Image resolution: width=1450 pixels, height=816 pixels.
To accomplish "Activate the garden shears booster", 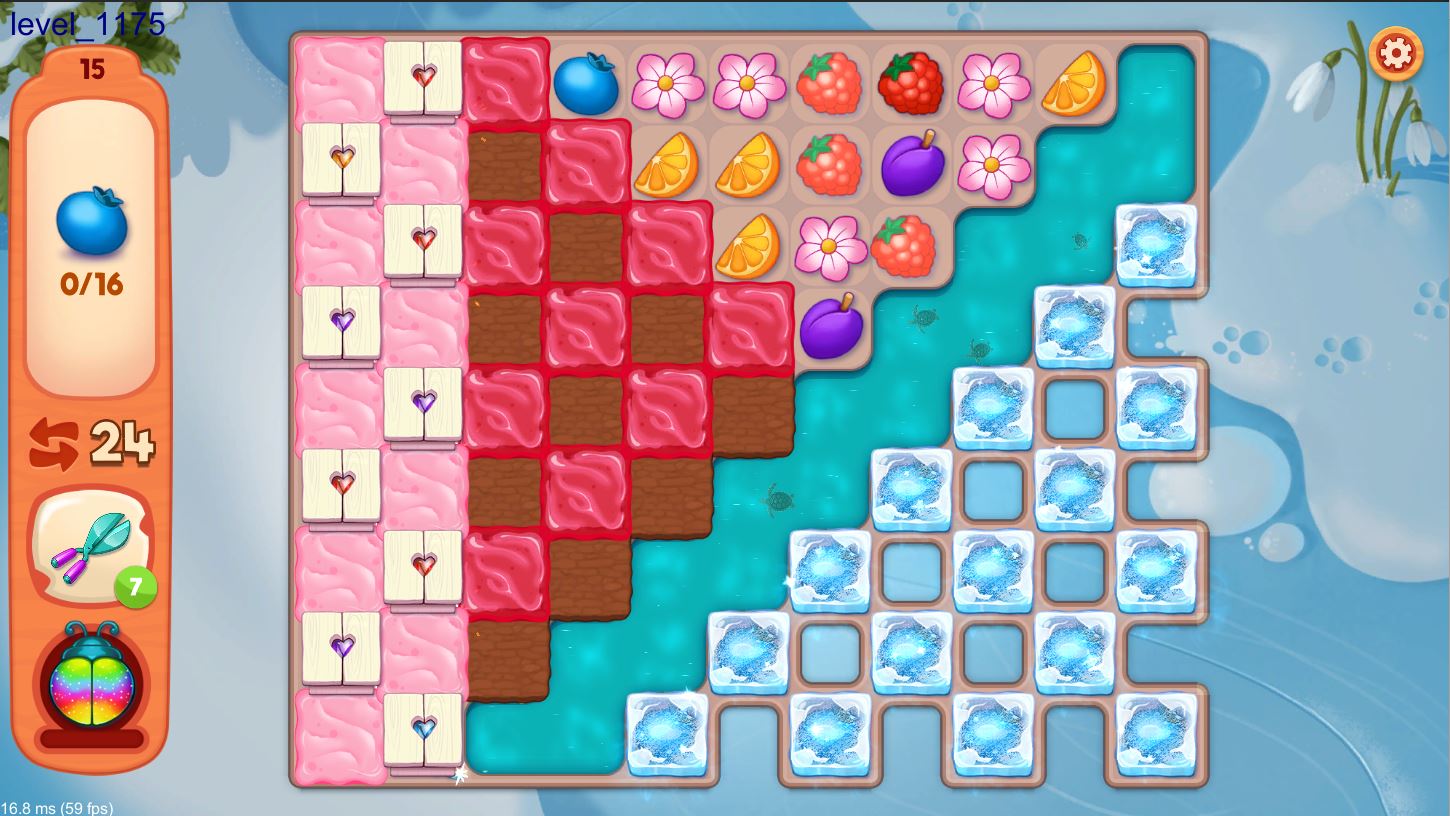I will (92, 546).
